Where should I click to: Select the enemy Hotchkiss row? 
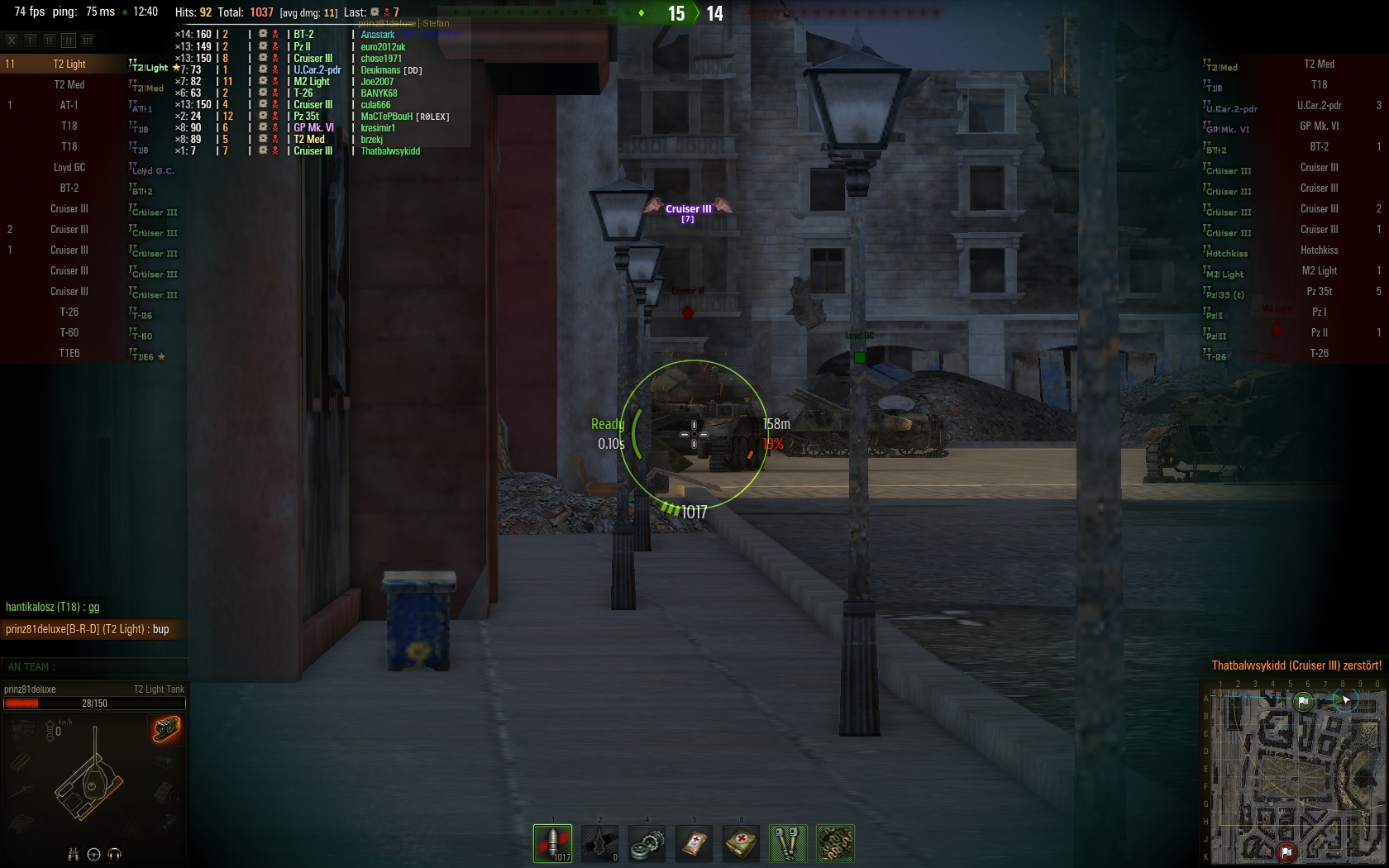(x=1318, y=250)
